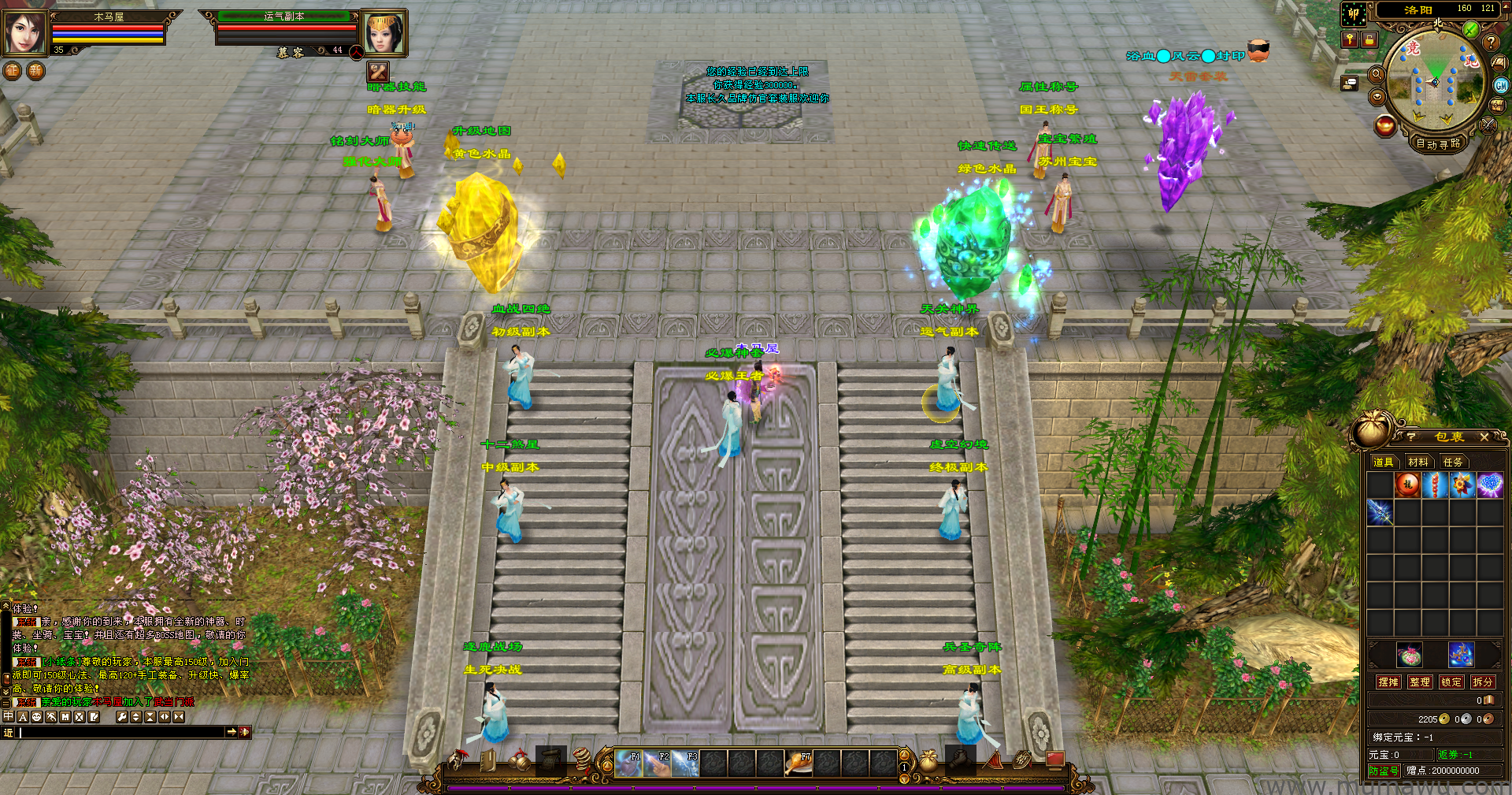Activate 自动寻路 auto-pathfinding
The image size is (1512, 795).
[x=1438, y=143]
